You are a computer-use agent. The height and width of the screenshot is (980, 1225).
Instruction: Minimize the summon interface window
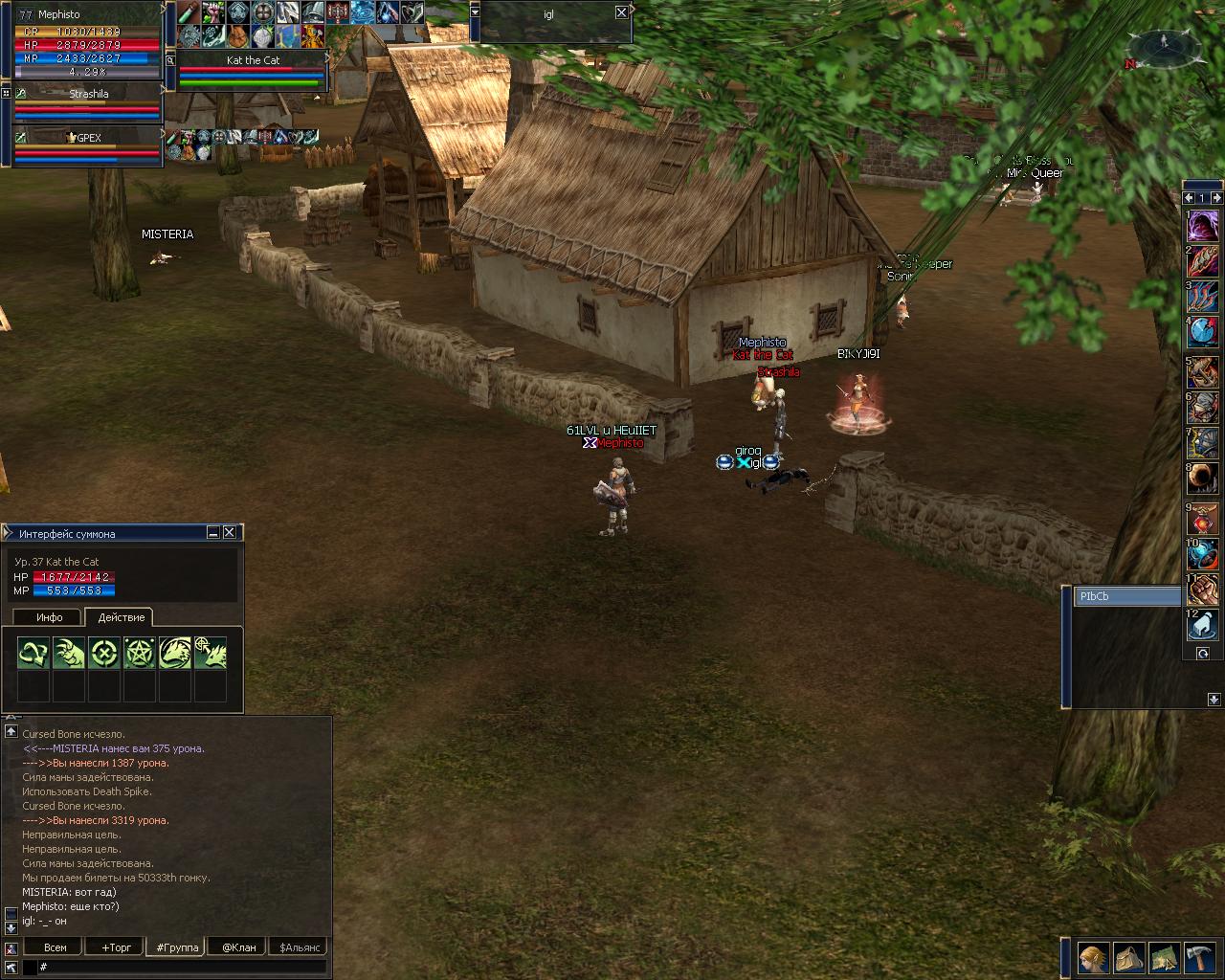213,533
